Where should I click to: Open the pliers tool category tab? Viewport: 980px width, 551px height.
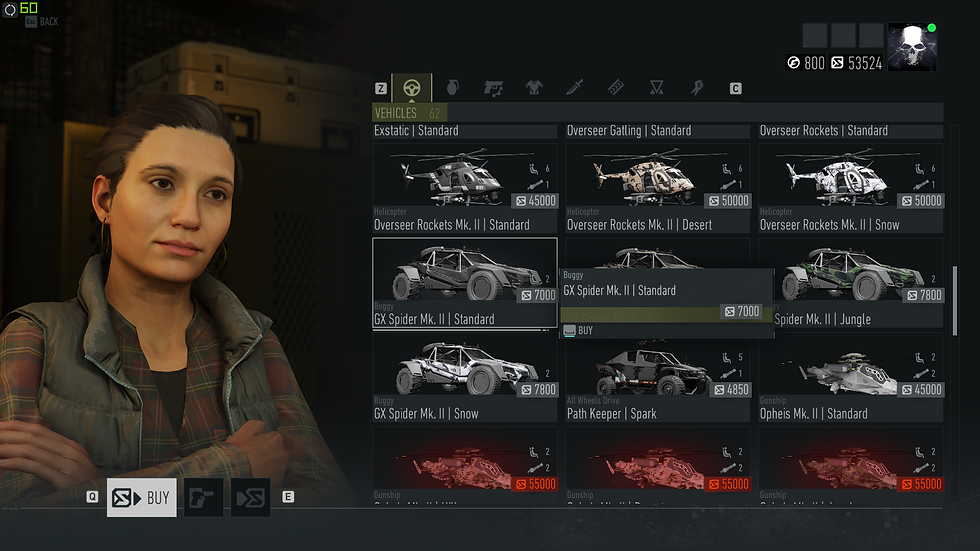pos(696,88)
